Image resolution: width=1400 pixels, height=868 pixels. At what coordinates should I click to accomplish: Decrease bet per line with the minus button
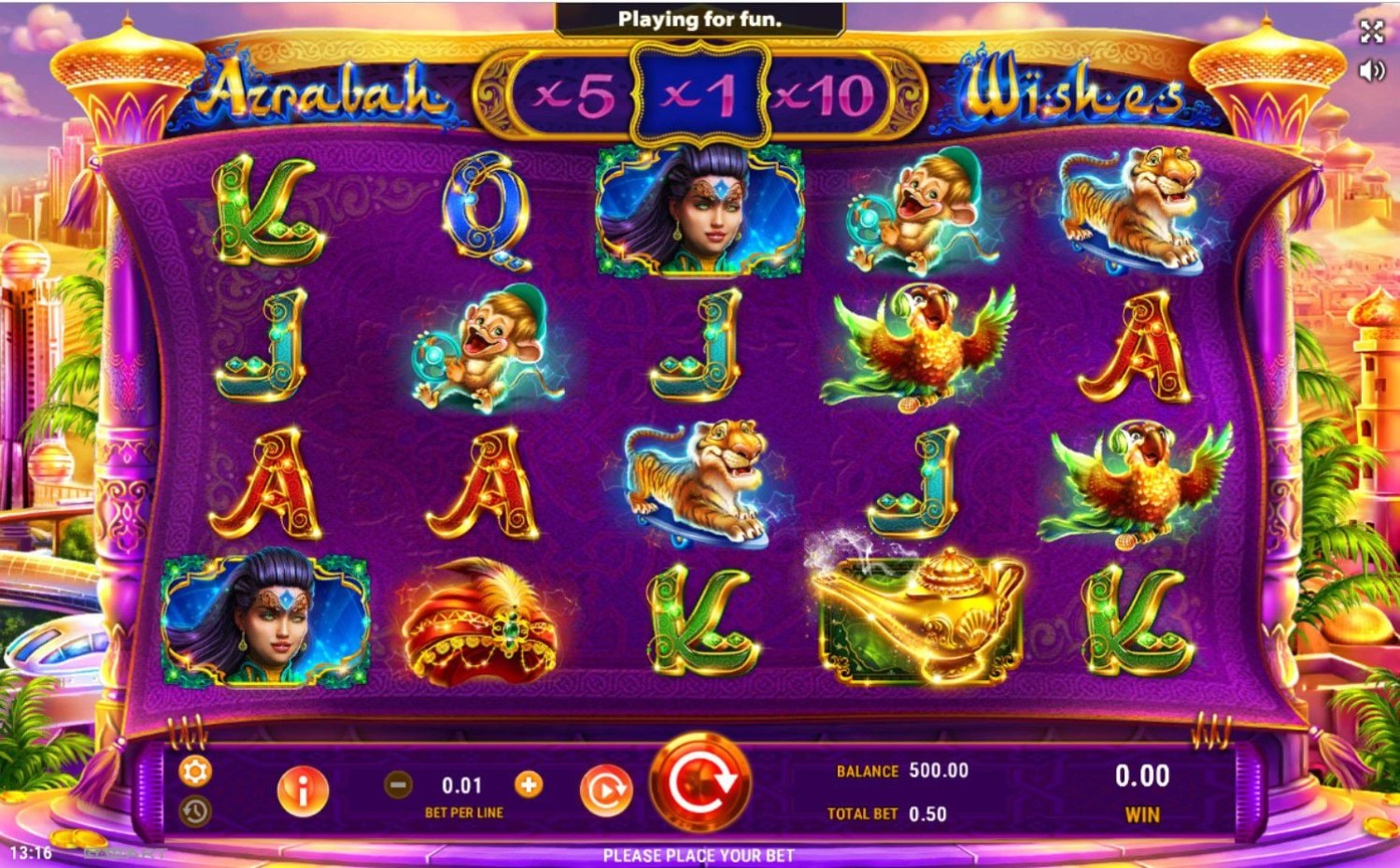coord(398,785)
